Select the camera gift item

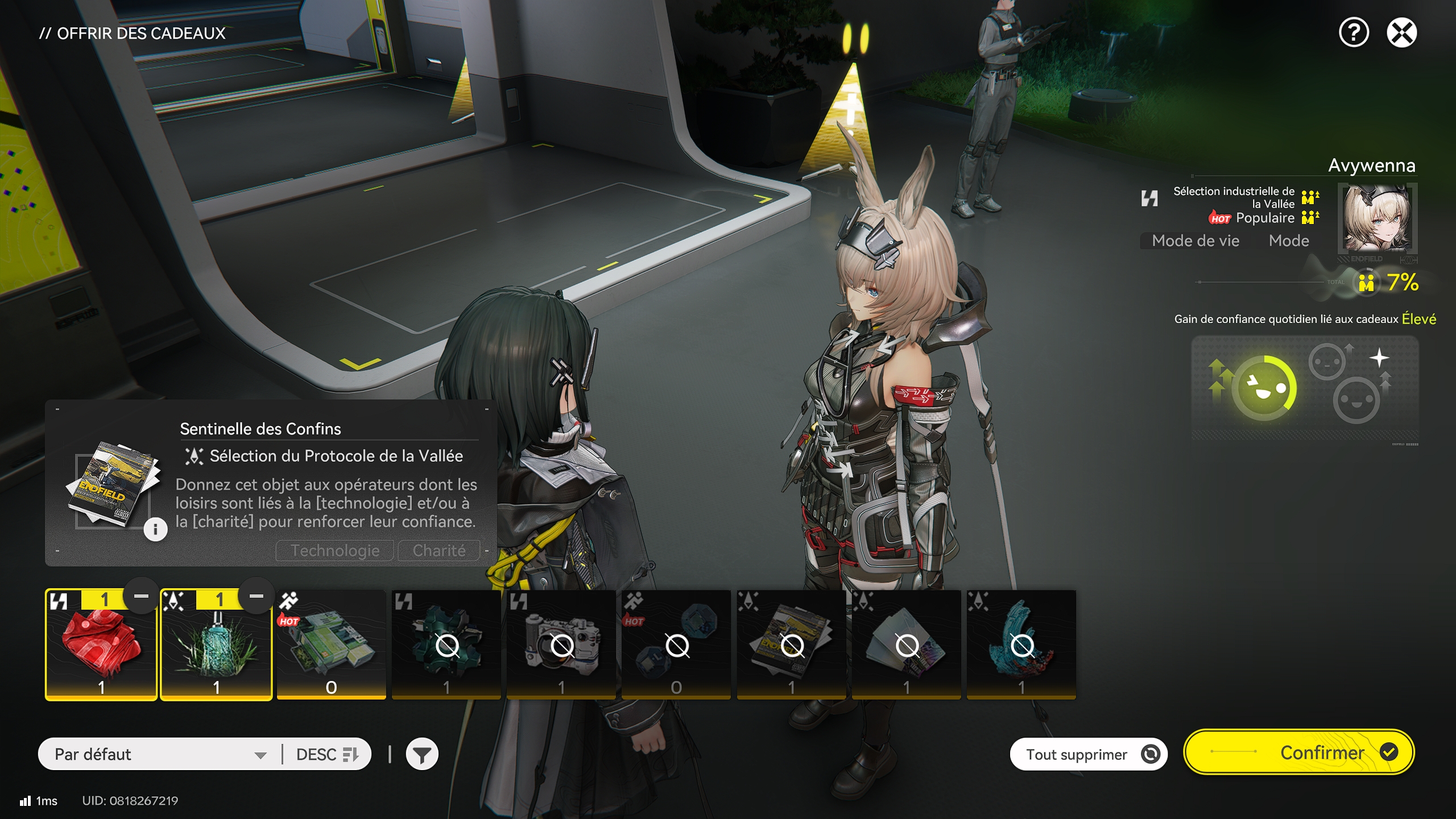[562, 643]
